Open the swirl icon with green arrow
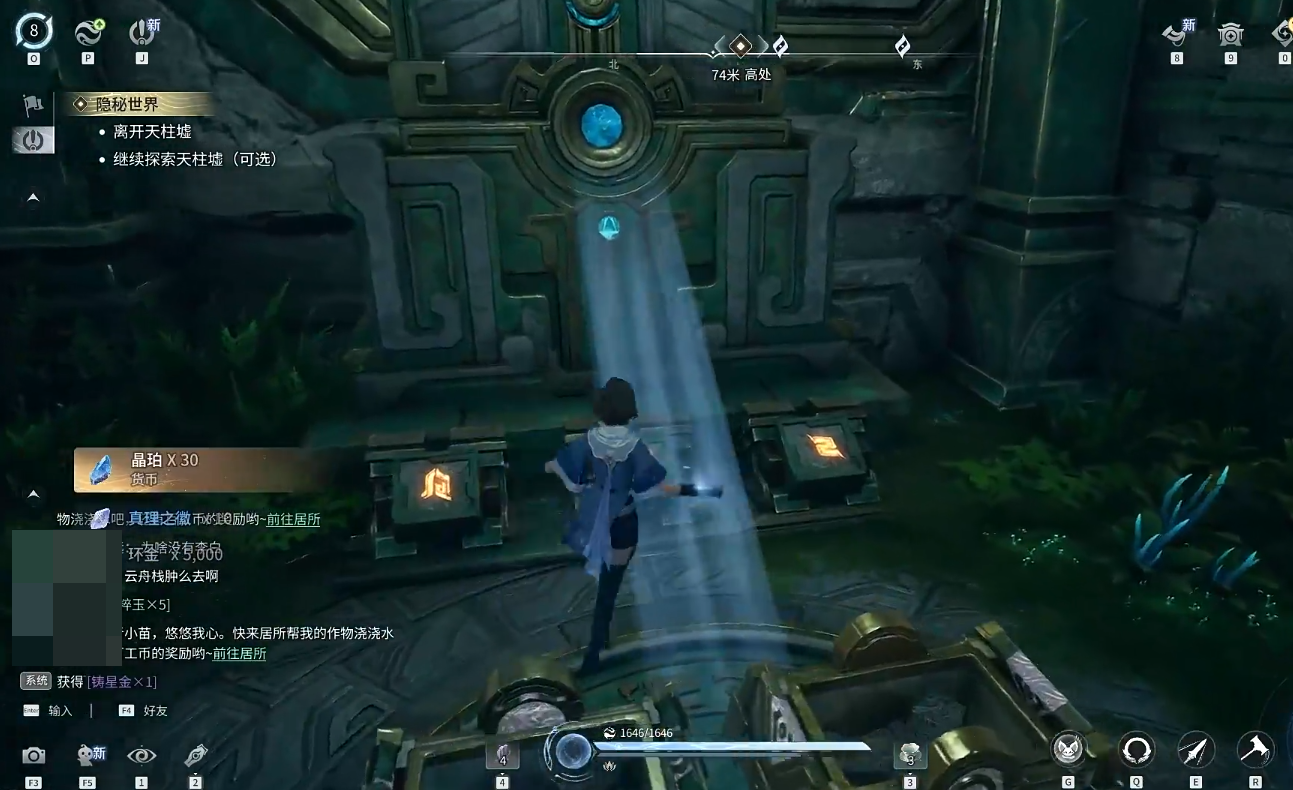 click(x=89, y=32)
